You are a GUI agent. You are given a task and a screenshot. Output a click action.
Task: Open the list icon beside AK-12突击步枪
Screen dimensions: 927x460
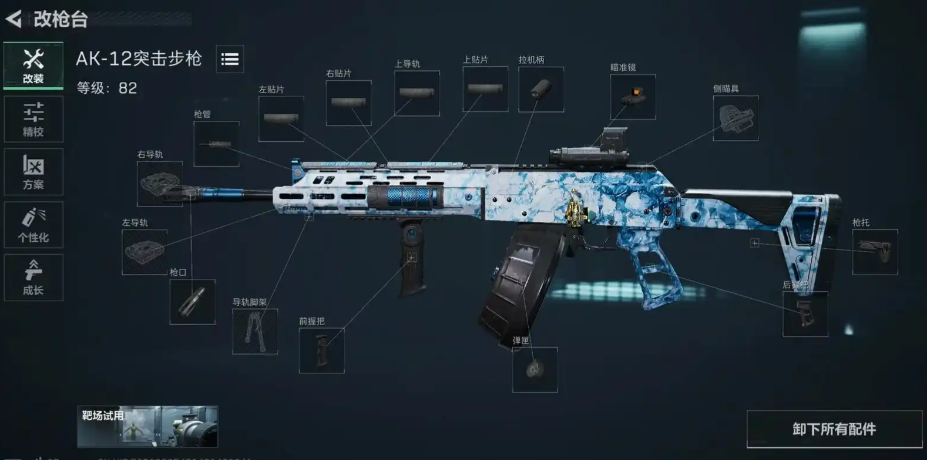(229, 59)
